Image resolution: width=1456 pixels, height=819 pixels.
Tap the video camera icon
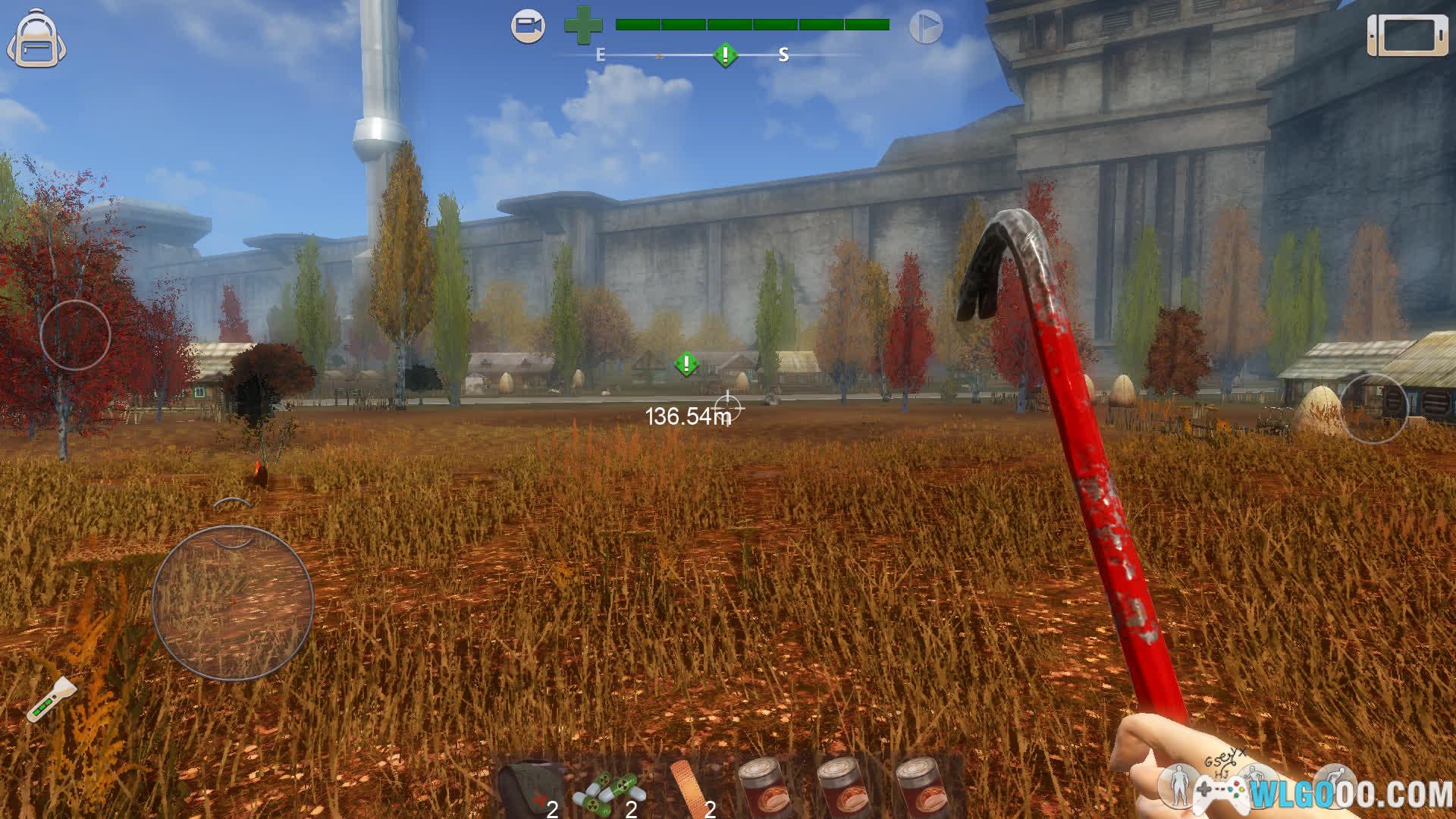(x=528, y=27)
